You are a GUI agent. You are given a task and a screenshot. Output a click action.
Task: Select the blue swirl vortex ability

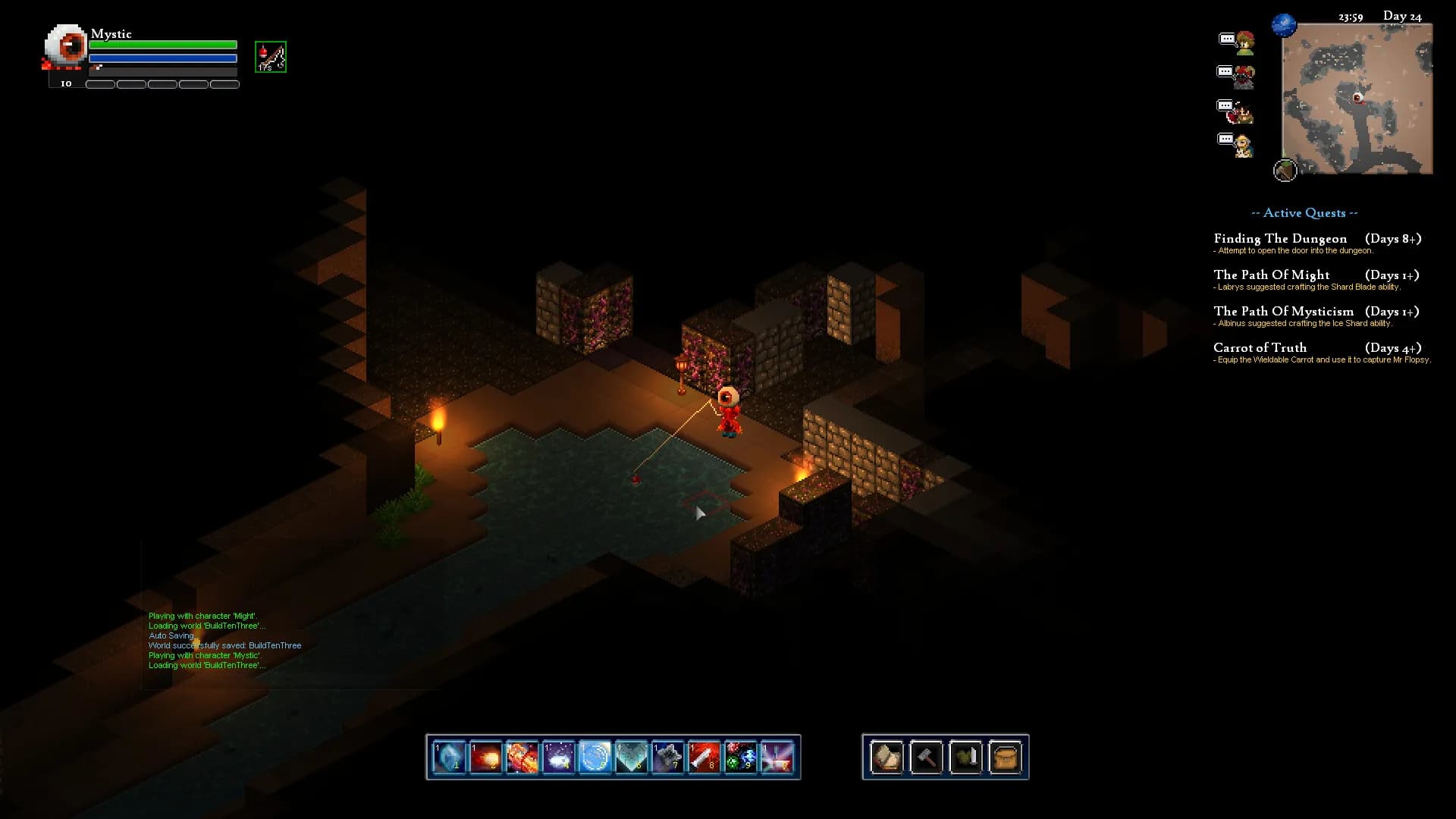(595, 757)
